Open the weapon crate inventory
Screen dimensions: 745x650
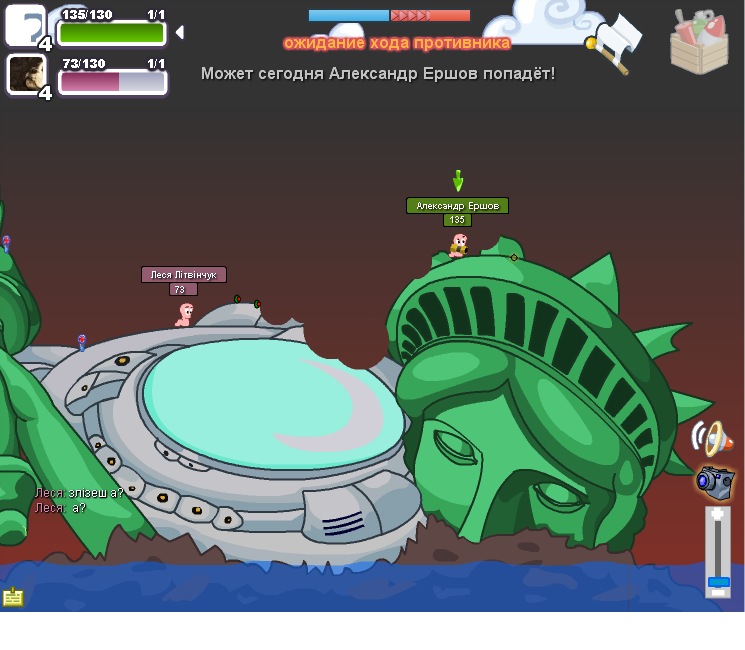(699, 42)
